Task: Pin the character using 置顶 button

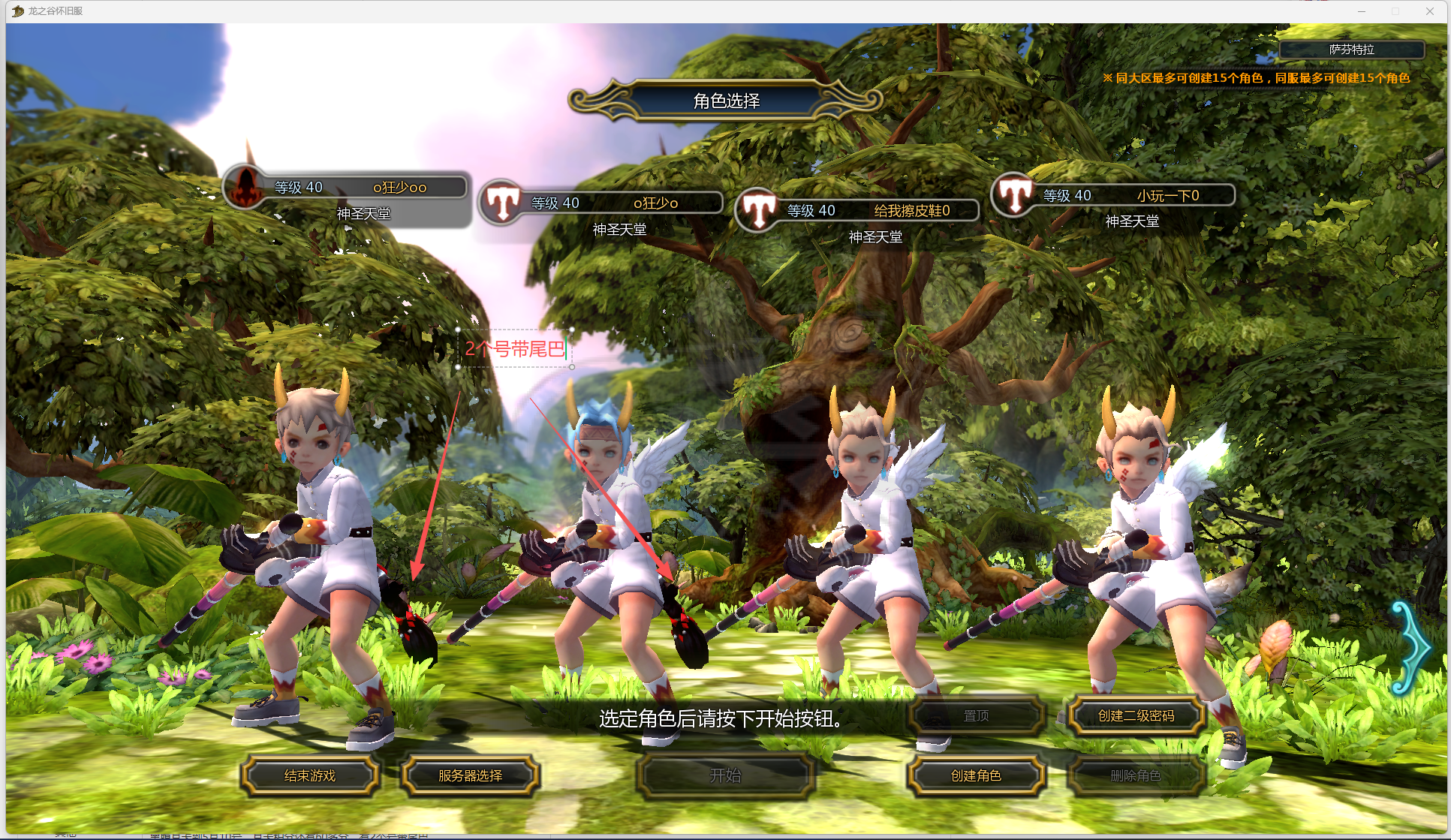Action: click(976, 715)
